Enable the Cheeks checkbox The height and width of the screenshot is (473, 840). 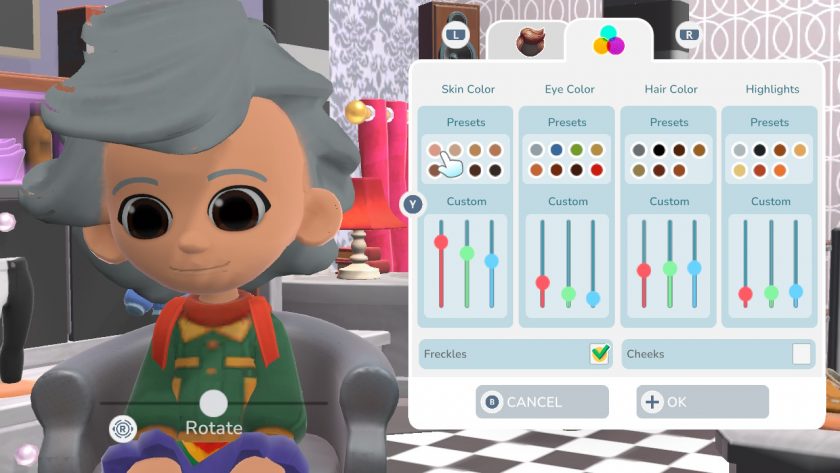click(x=801, y=353)
